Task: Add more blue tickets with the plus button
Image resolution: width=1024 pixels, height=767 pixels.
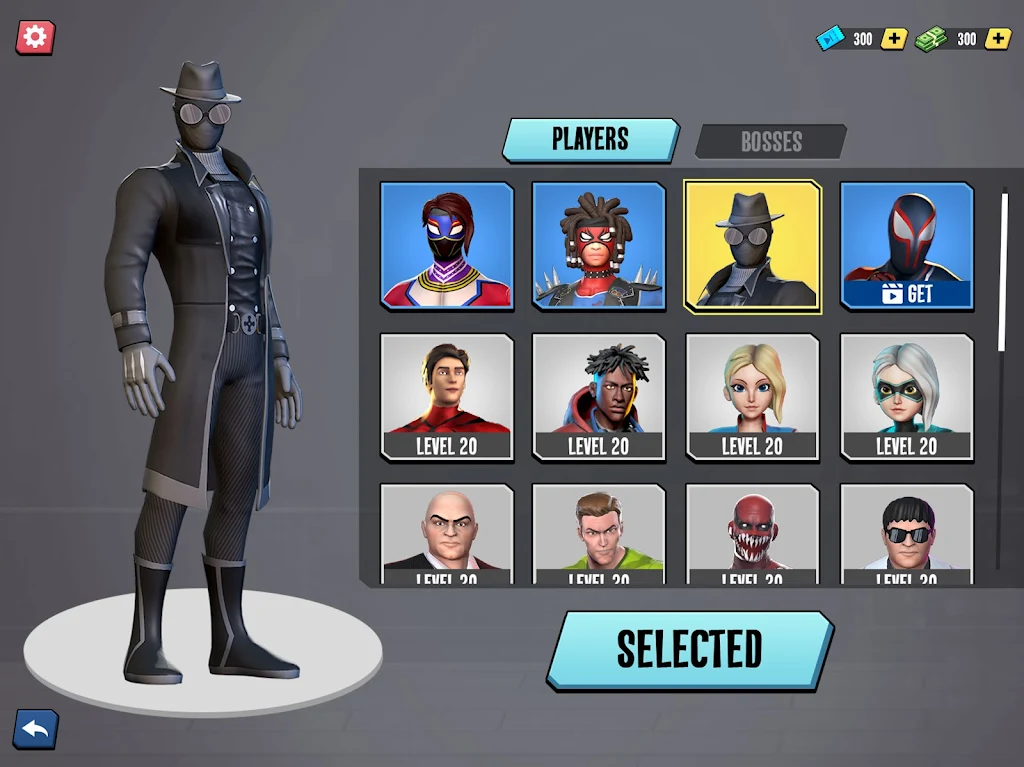Action: 894,39
